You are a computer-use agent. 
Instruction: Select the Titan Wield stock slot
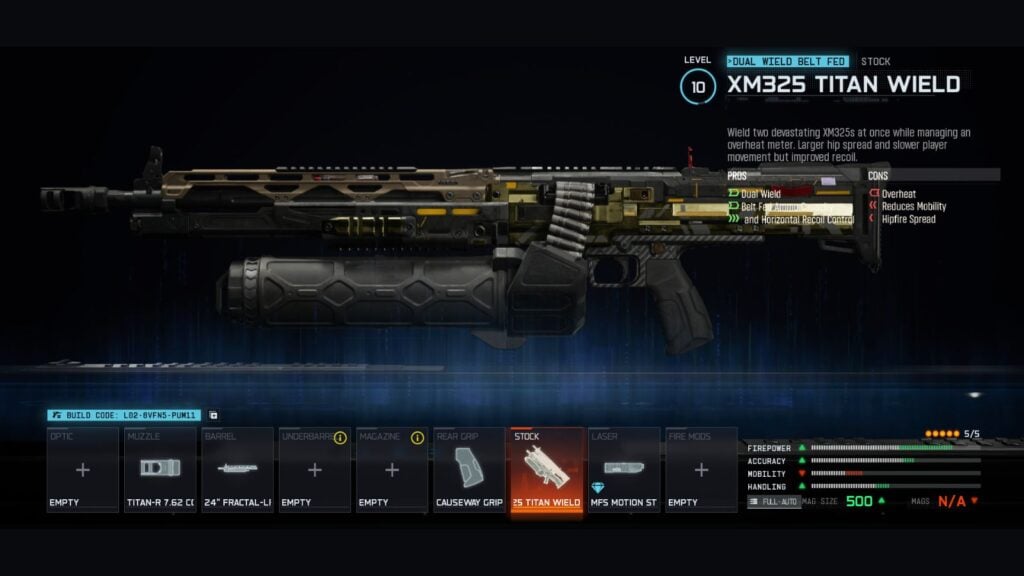(546, 470)
